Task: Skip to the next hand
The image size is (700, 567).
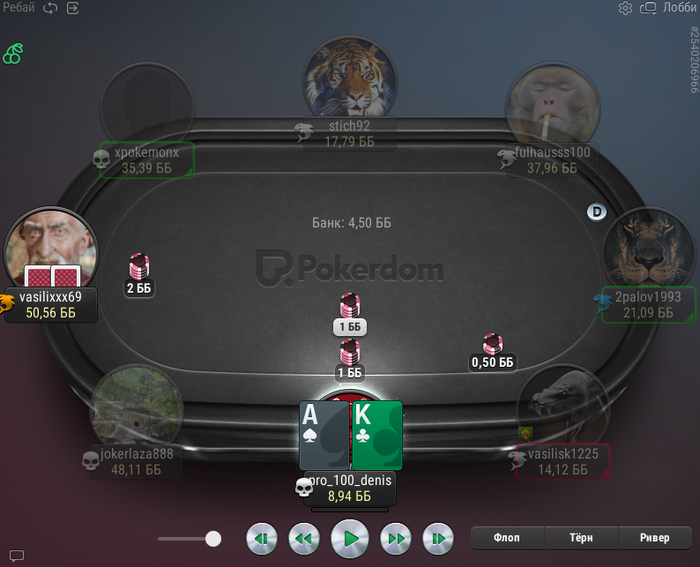Action: [438, 539]
